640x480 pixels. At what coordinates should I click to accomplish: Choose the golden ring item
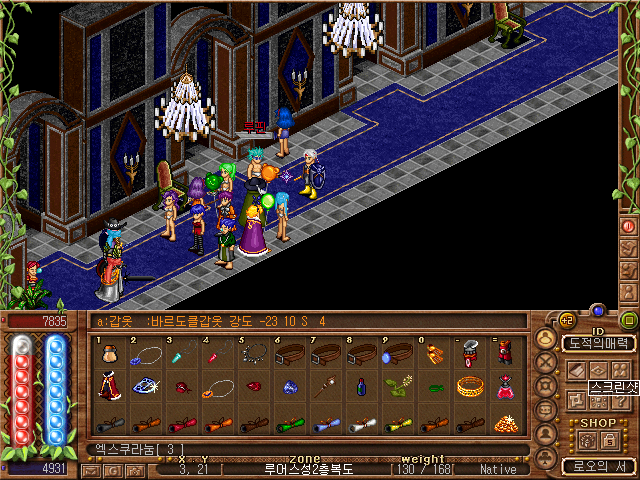[470, 387]
